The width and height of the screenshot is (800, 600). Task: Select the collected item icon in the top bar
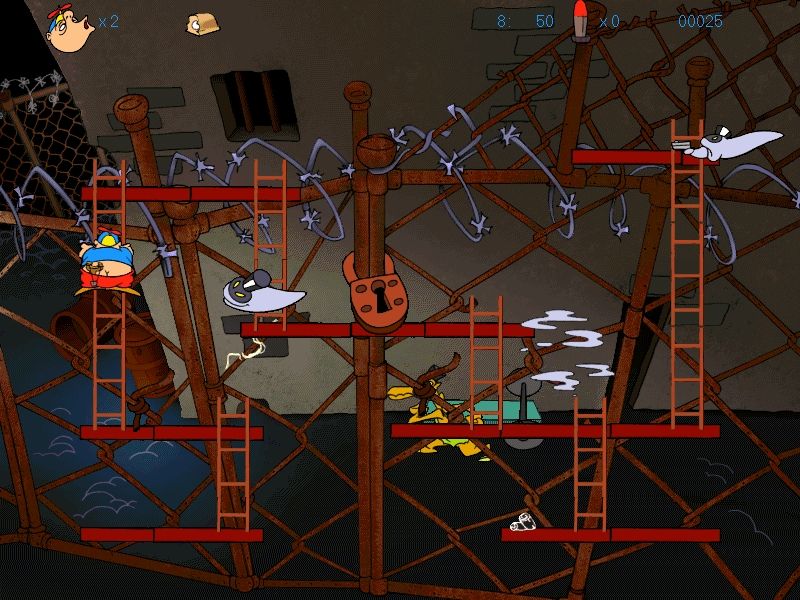(204, 24)
